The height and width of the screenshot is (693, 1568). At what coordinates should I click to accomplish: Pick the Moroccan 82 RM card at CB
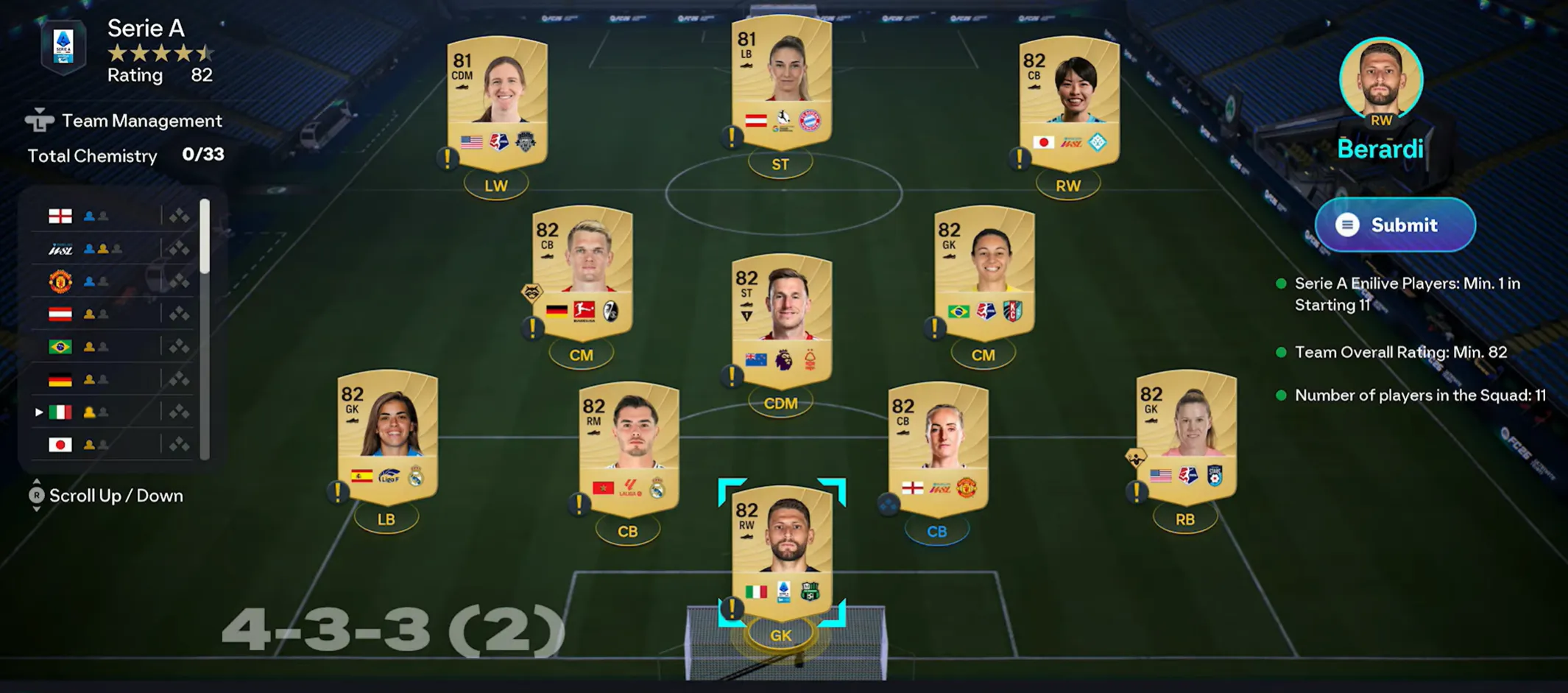[x=629, y=446]
